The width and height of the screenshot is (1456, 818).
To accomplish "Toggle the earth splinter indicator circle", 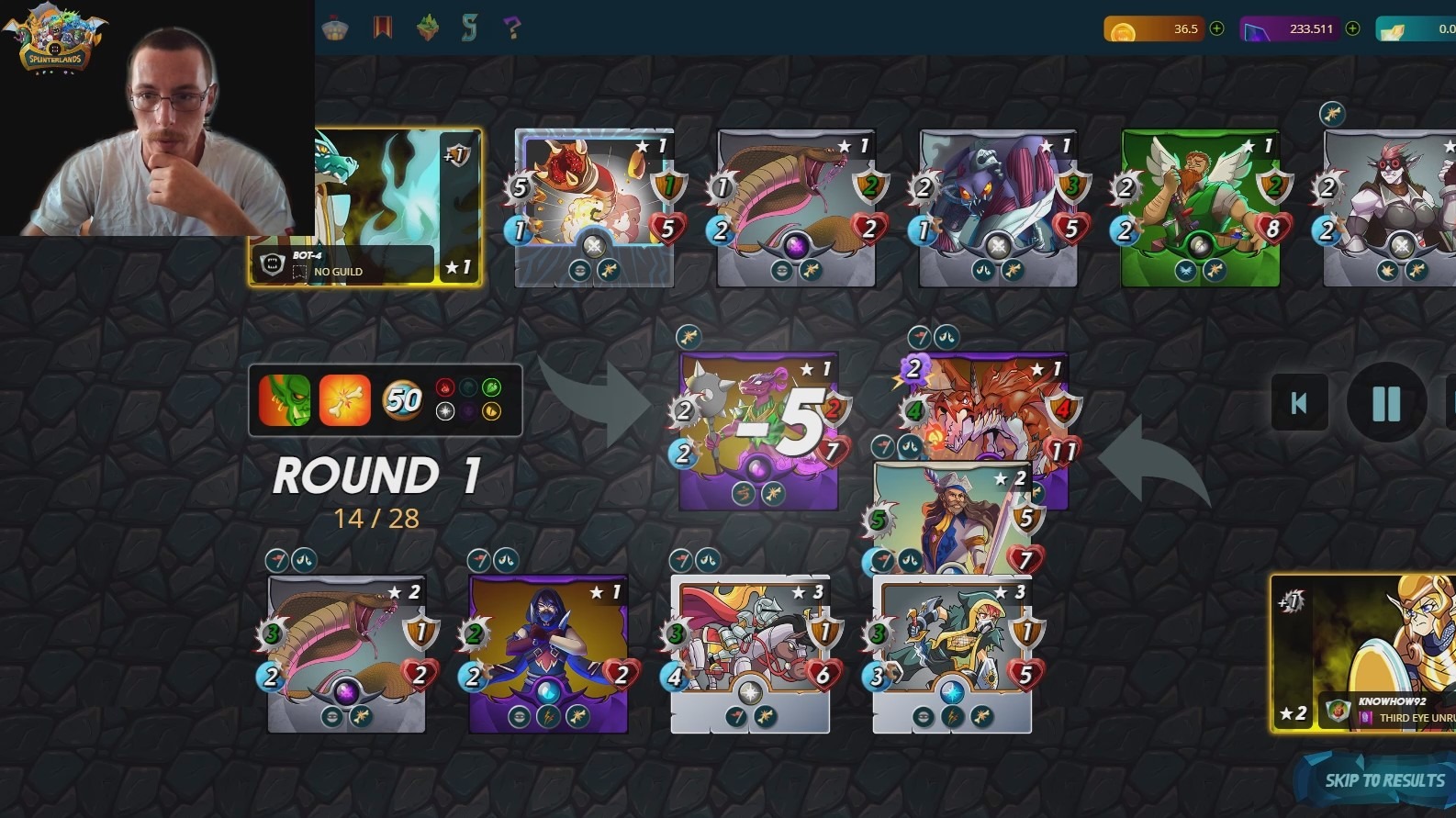I will click(x=492, y=387).
